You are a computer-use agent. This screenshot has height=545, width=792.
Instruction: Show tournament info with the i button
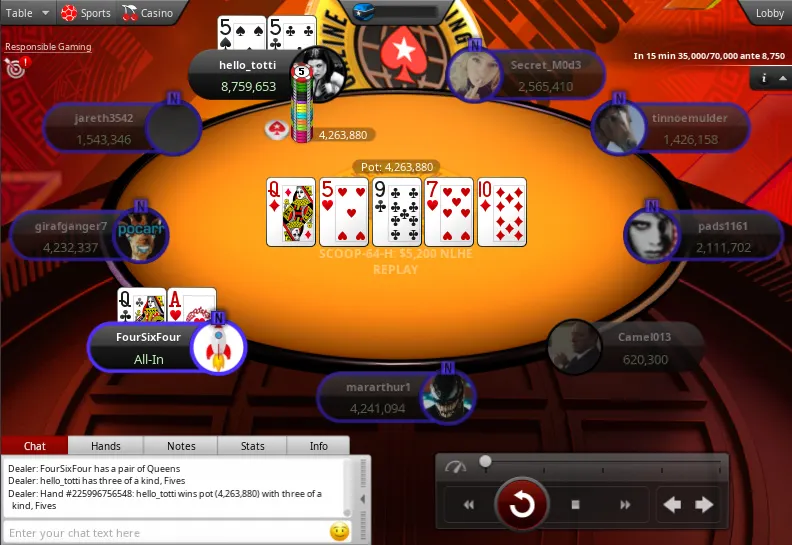pos(765,78)
